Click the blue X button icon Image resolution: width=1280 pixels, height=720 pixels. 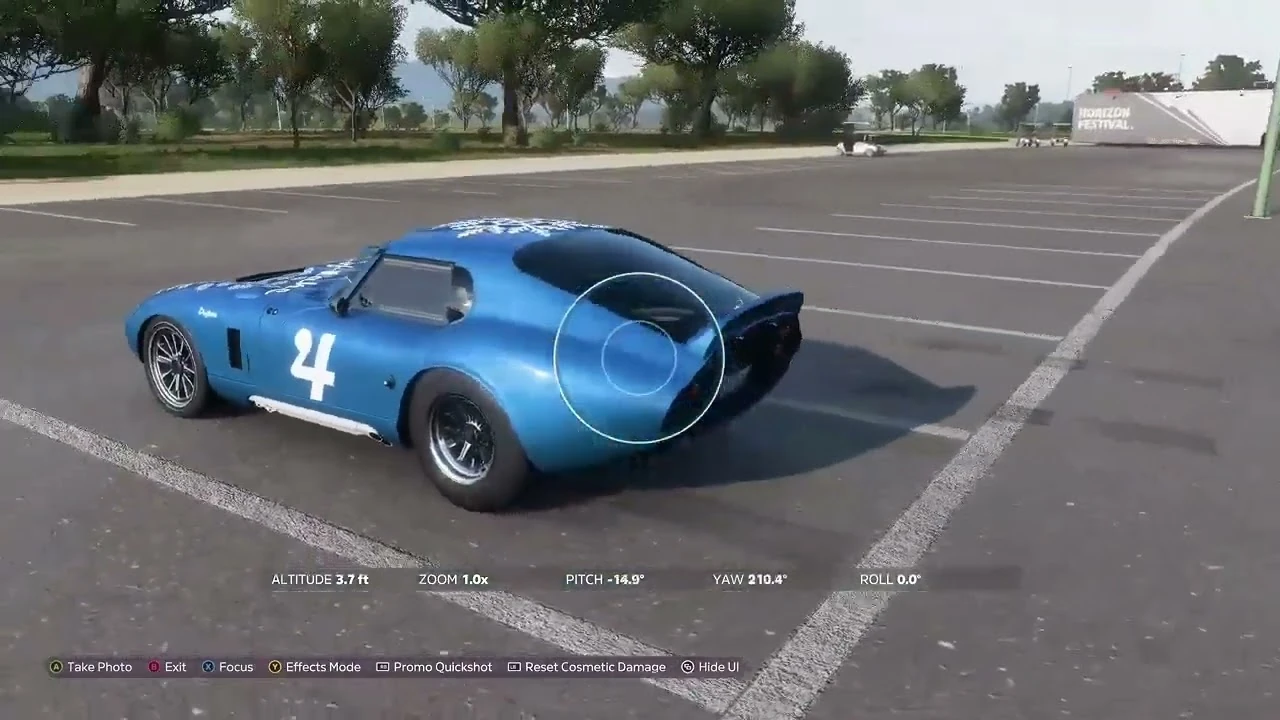[207, 666]
